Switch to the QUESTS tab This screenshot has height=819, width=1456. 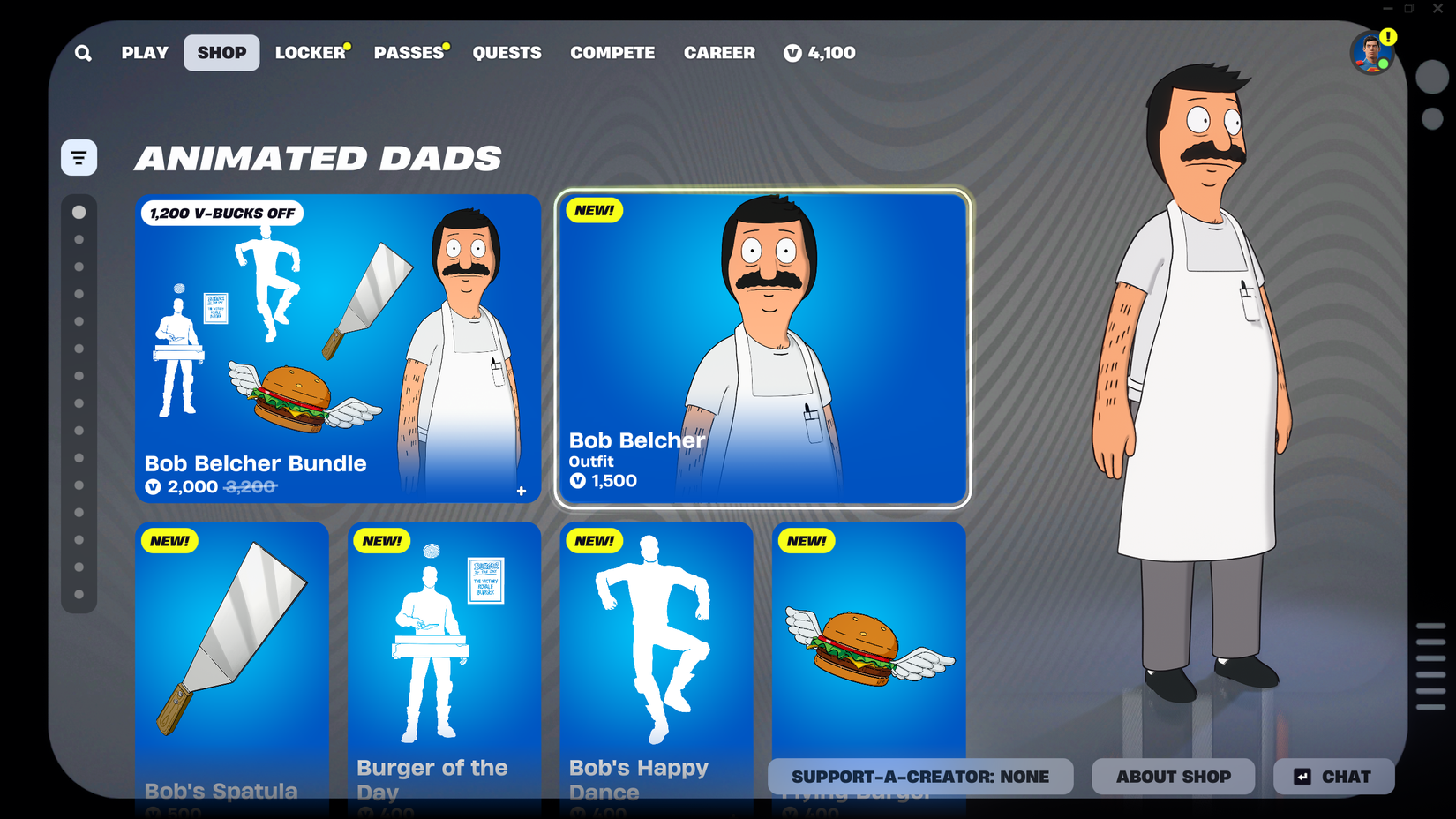pos(507,53)
